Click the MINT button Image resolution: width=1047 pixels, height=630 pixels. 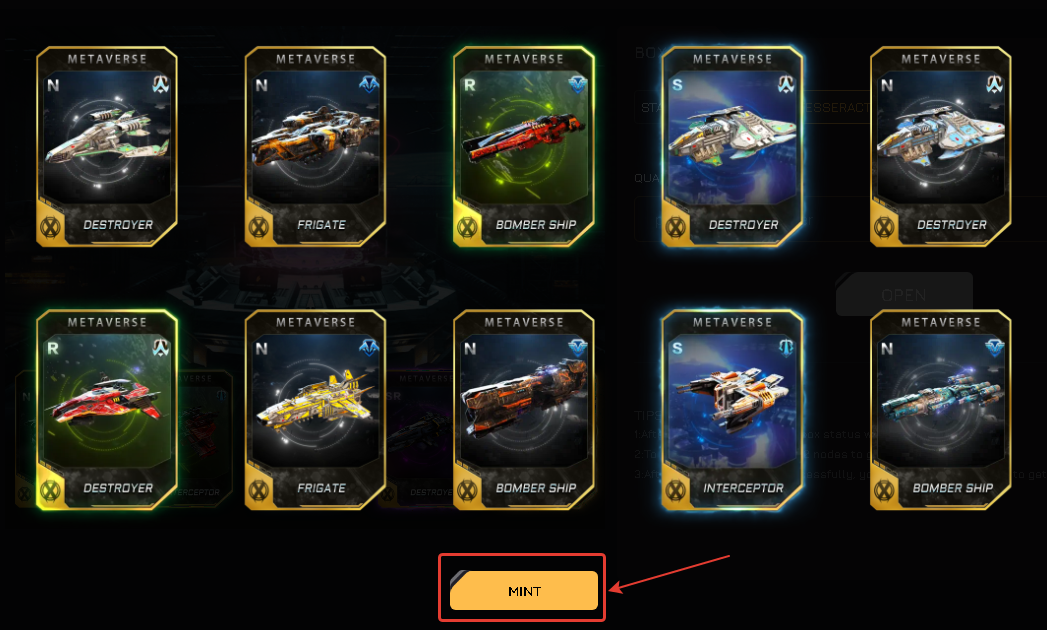(x=523, y=591)
